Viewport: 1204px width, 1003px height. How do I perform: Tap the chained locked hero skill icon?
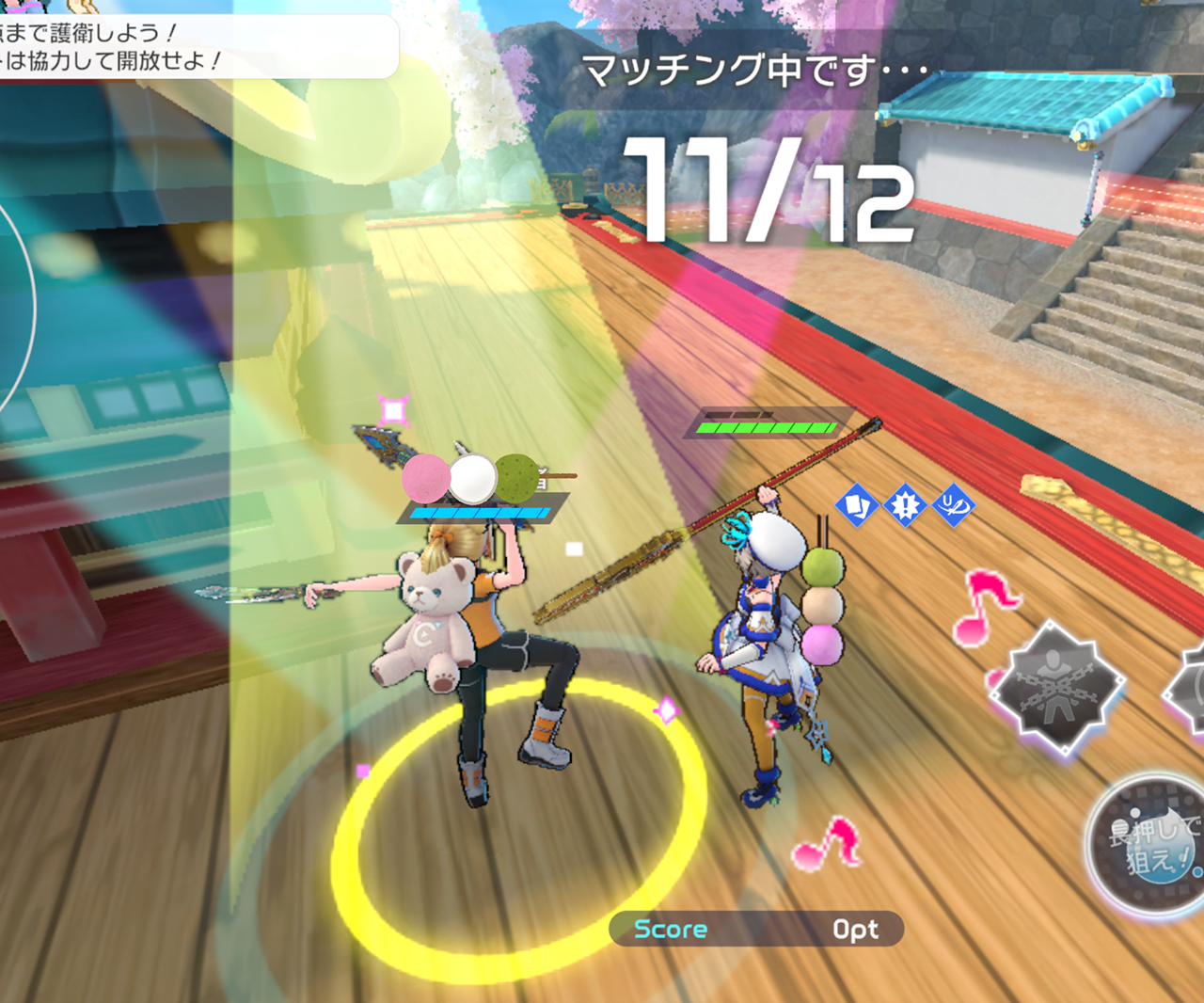point(1057,686)
